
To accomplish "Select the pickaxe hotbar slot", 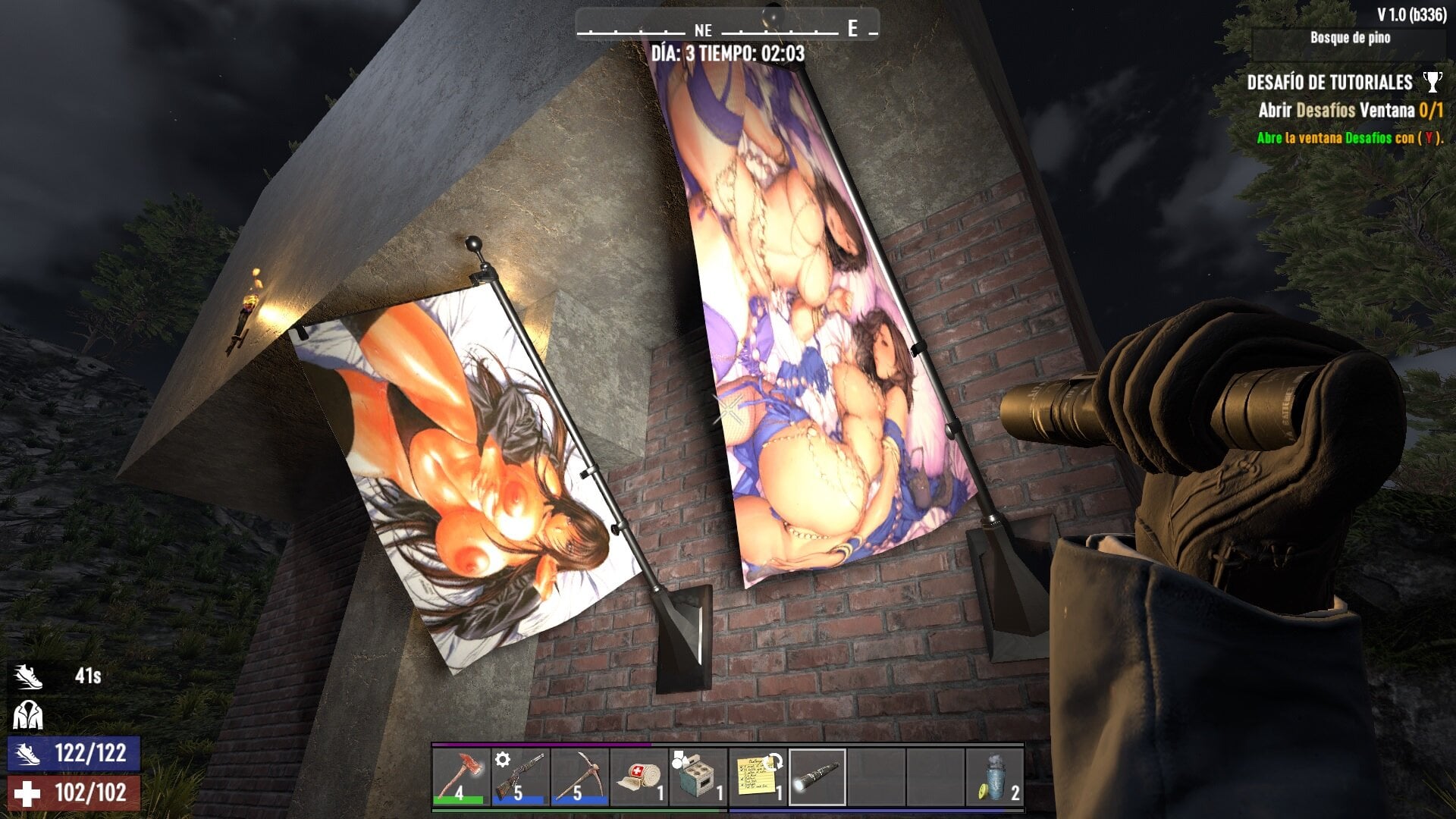I will point(579,777).
